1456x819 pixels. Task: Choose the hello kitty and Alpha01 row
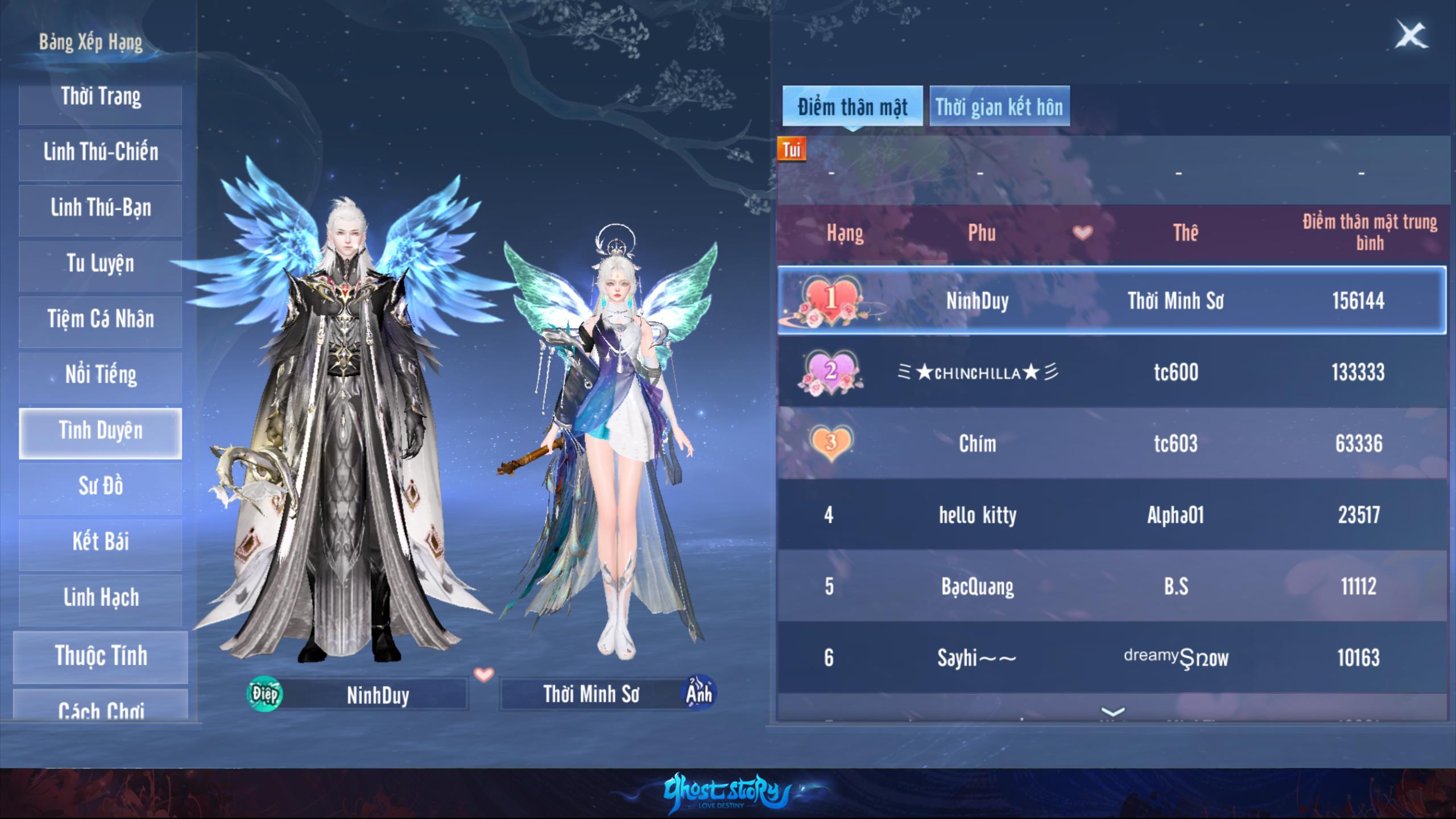click(1111, 515)
